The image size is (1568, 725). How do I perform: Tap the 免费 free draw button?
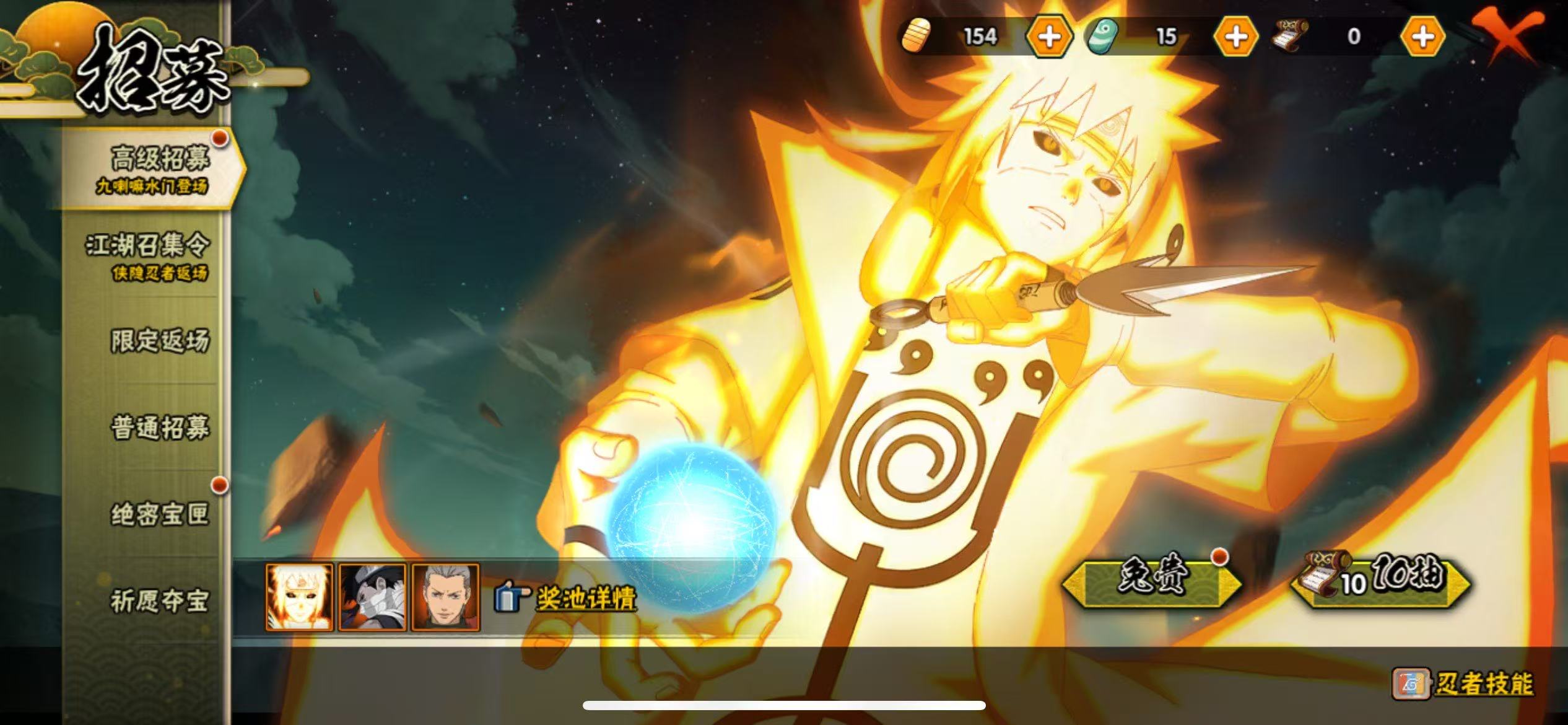[1152, 581]
